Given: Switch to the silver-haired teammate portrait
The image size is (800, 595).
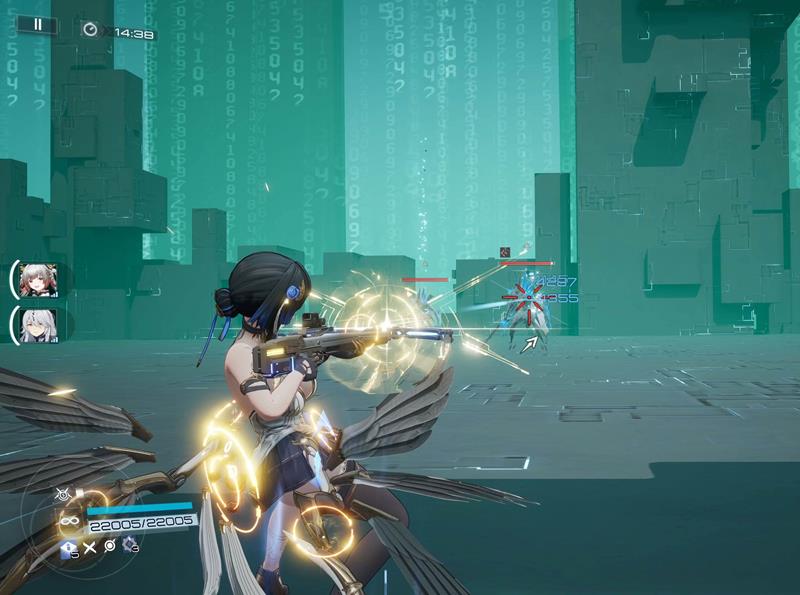Looking at the screenshot, I should point(38,325).
